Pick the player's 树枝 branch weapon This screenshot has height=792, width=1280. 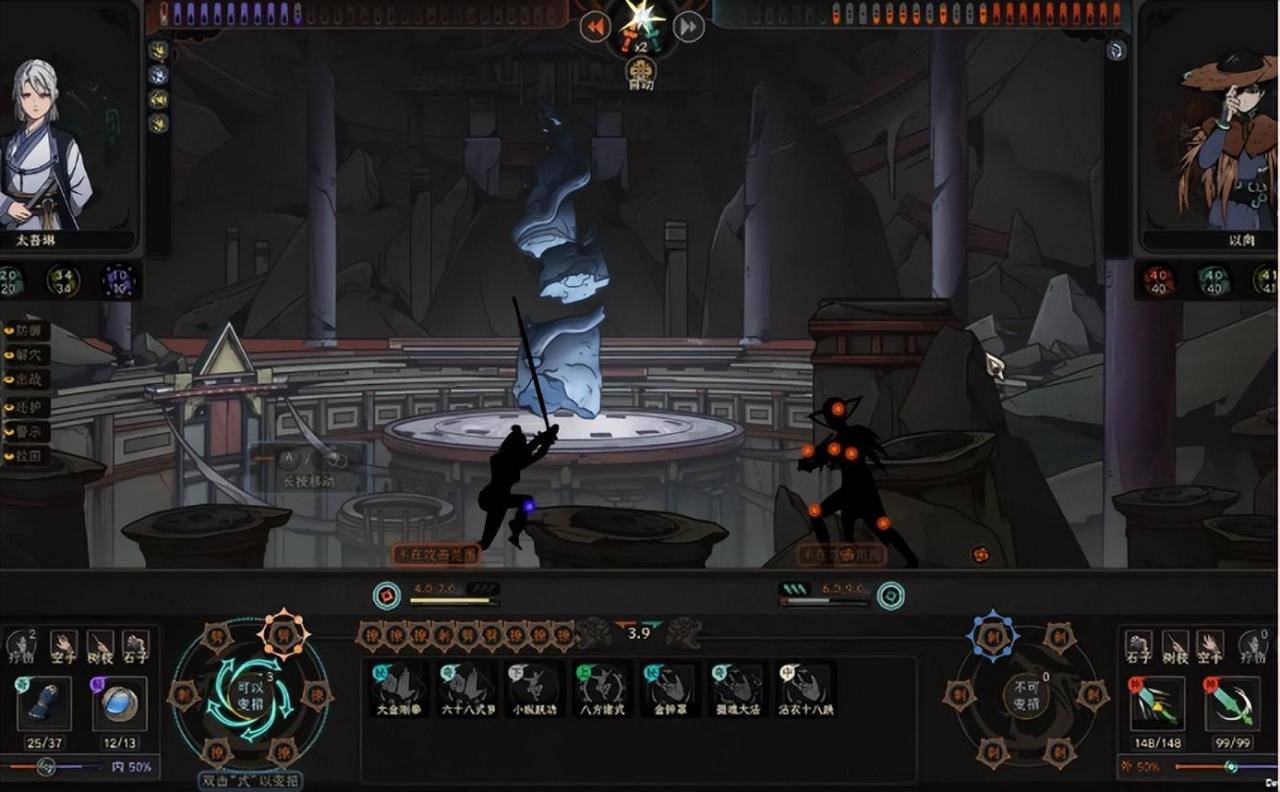coord(99,646)
